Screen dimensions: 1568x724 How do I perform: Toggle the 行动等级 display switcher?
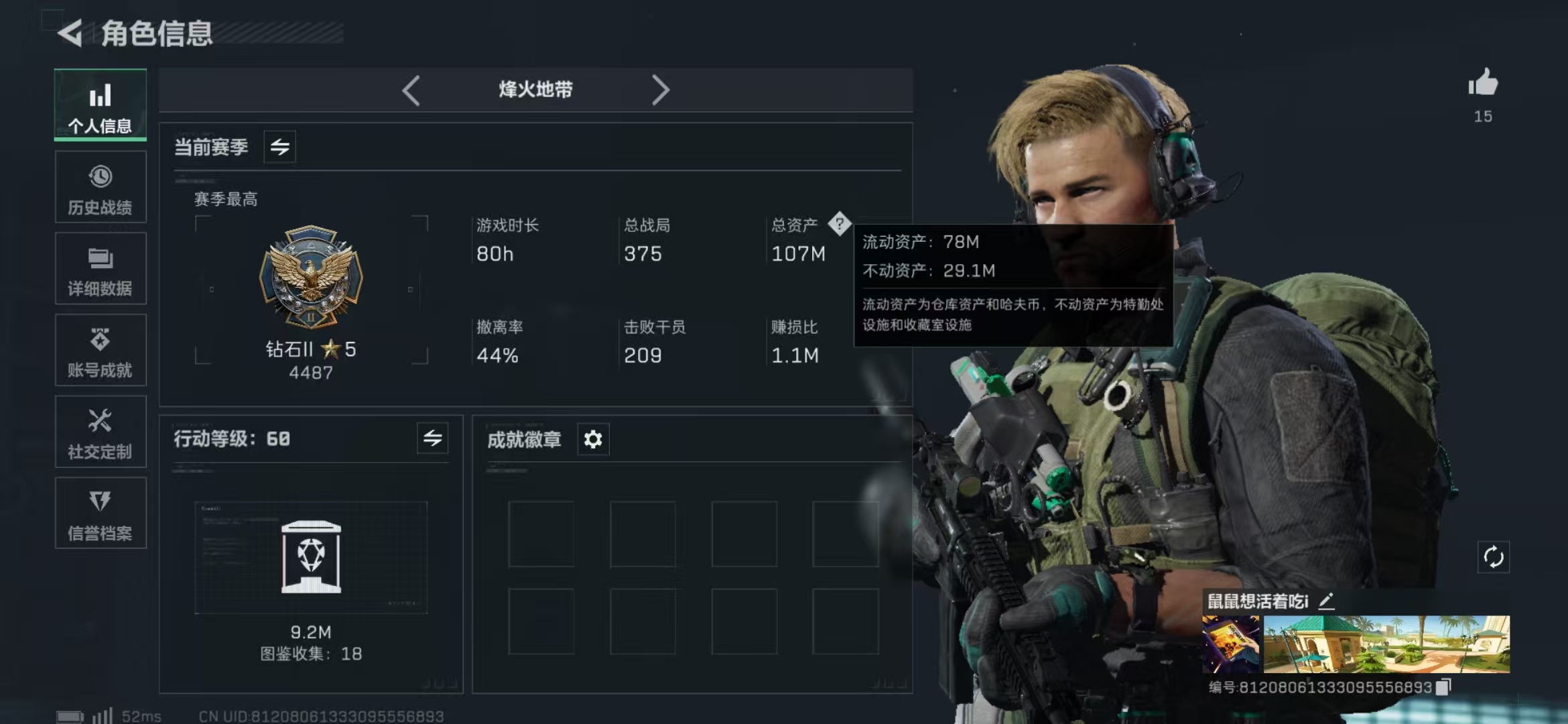pyautogui.click(x=434, y=439)
